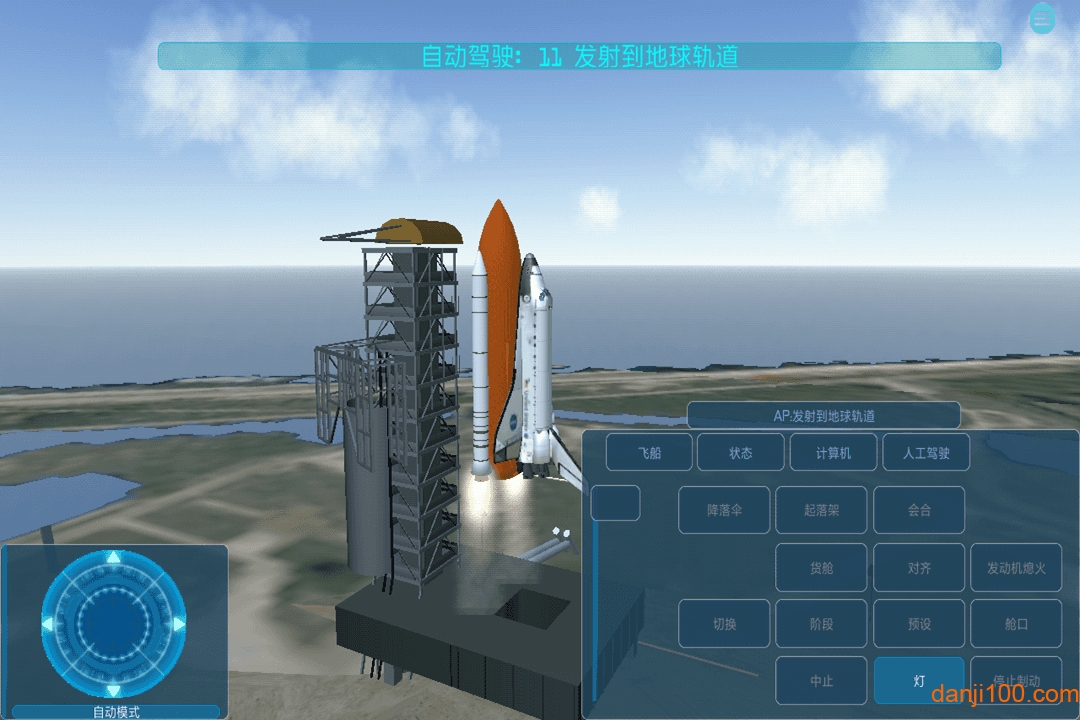Open the round menu icon in top corner
This screenshot has height=720, width=1080.
tap(1043, 19)
